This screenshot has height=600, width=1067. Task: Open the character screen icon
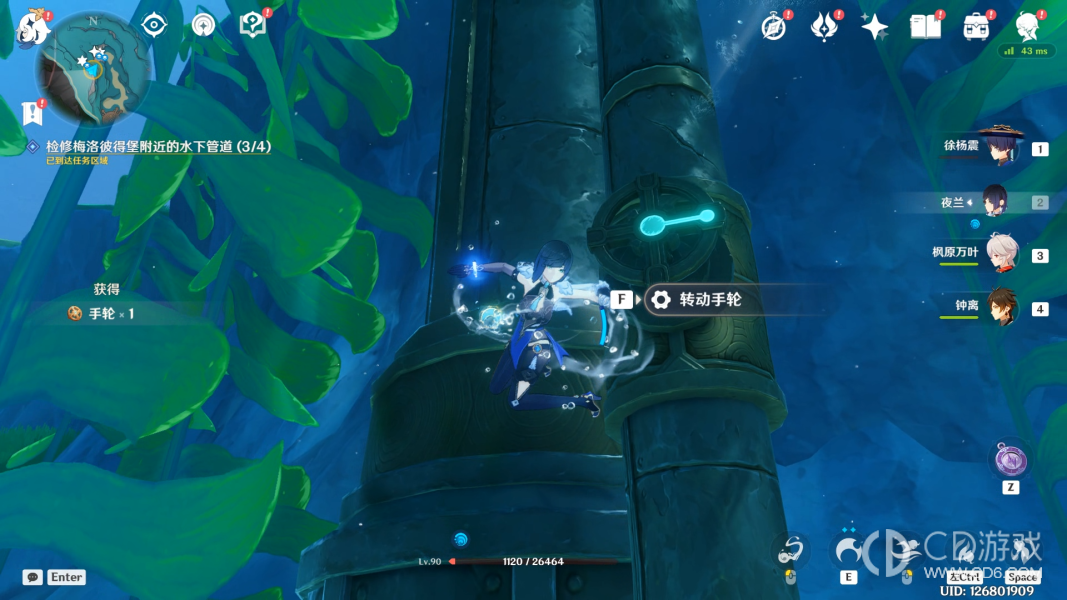(1027, 27)
